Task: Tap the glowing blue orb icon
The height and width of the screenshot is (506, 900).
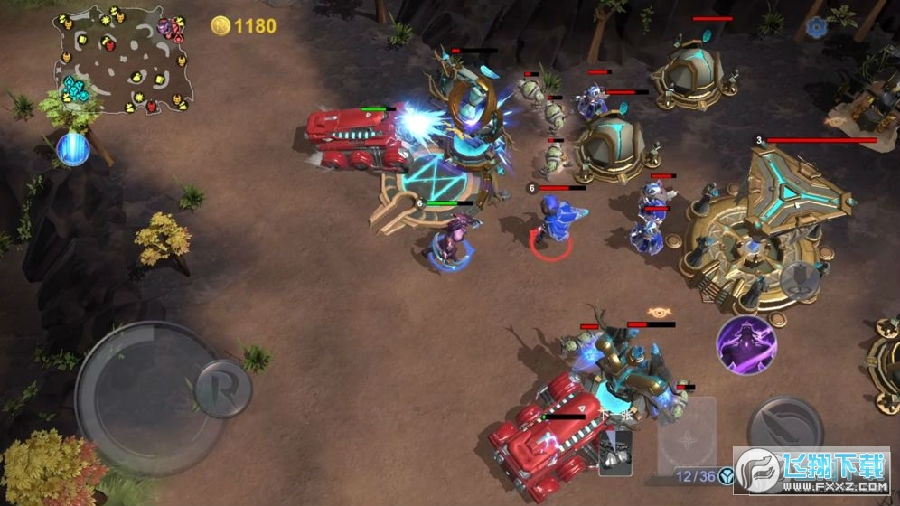Action: tap(73, 149)
